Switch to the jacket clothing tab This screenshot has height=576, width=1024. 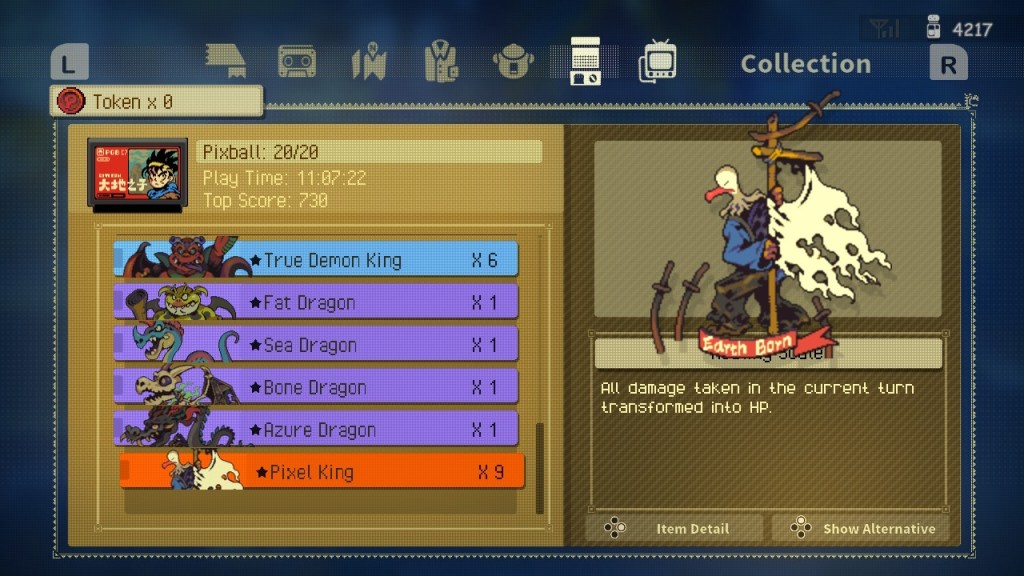coord(440,62)
